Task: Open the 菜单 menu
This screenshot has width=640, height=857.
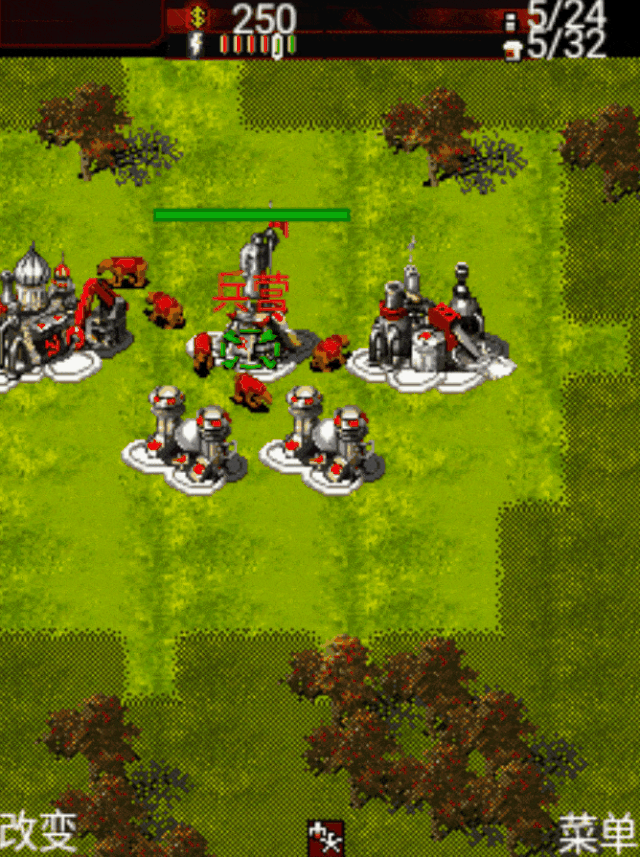Action: 598,832
